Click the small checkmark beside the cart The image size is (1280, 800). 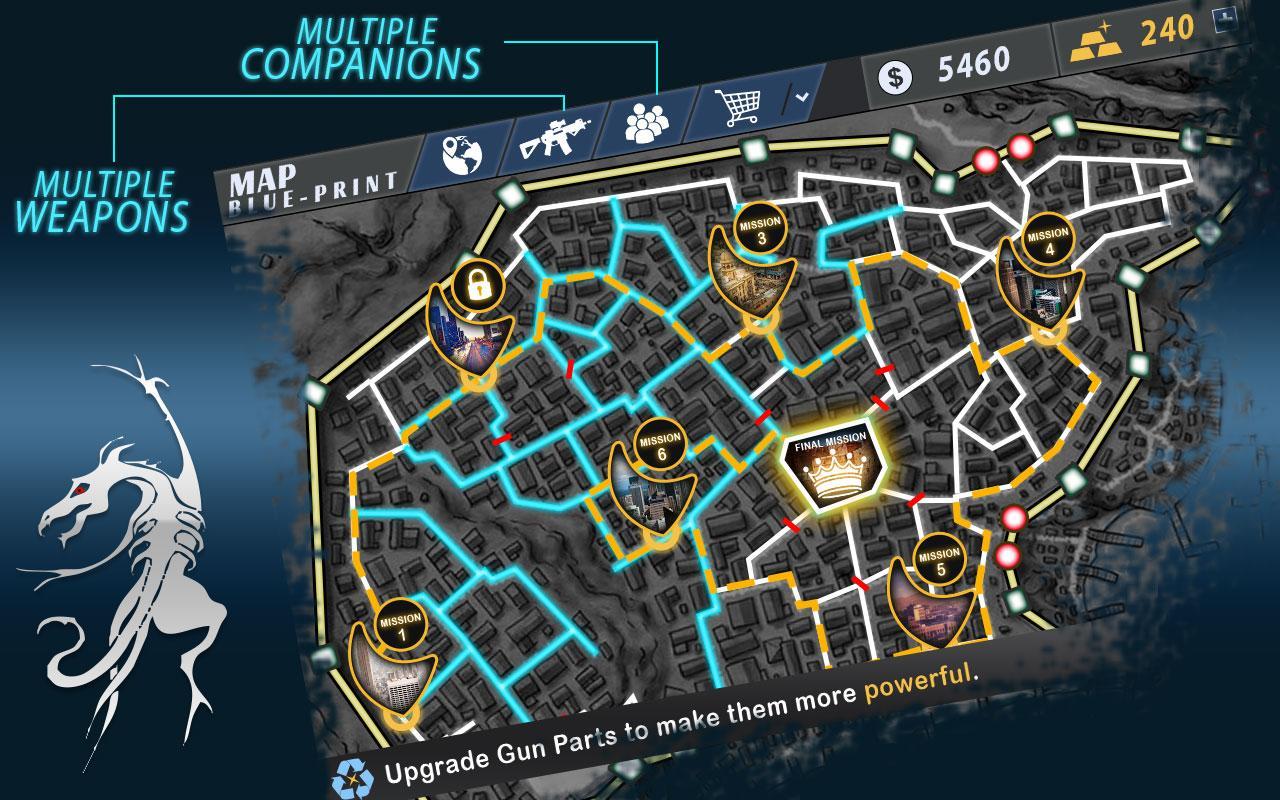[802, 97]
